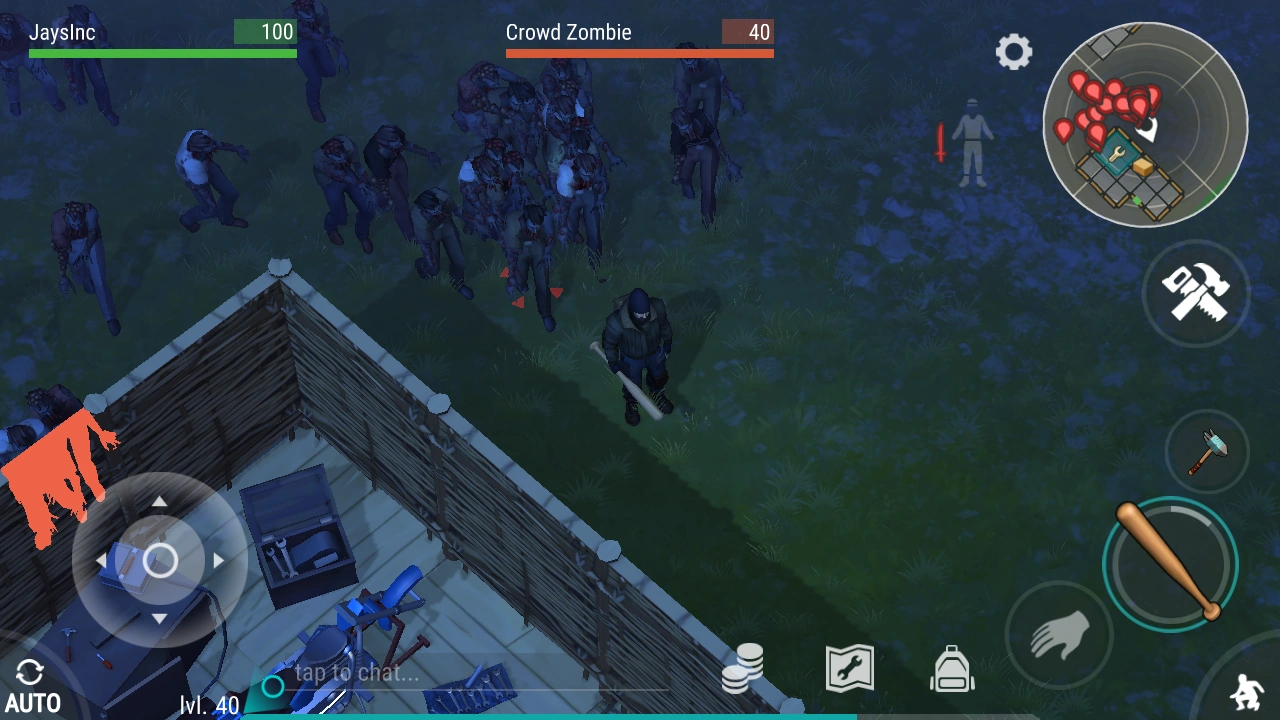Tap the red arrow beside the player silhouette

pos(941,145)
